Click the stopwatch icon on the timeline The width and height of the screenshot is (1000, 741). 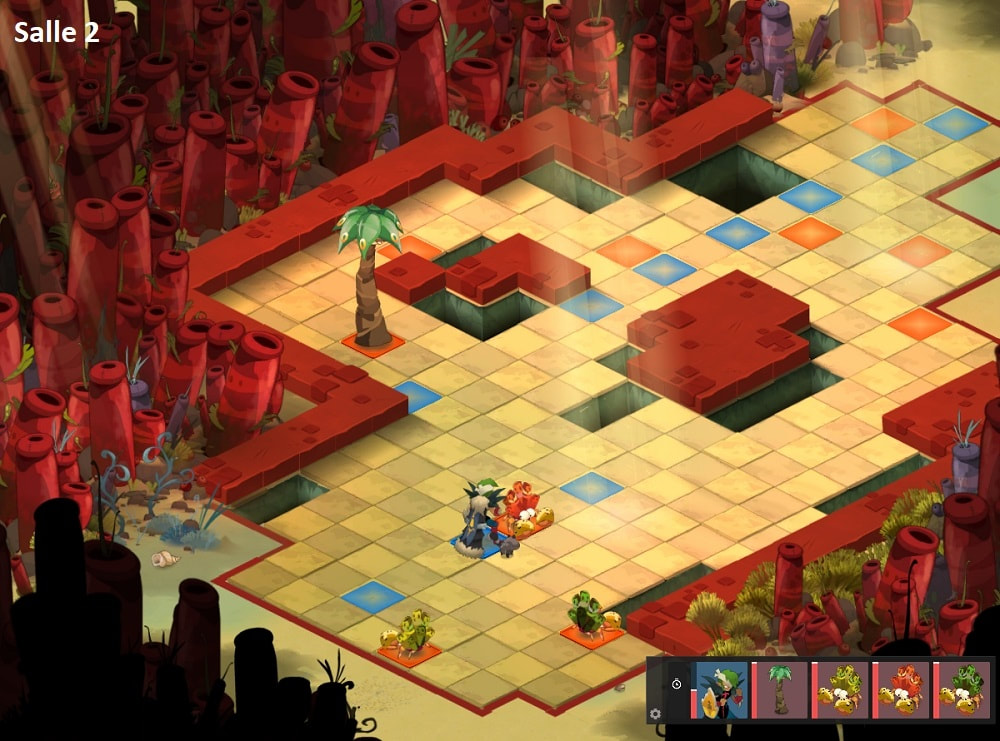[677, 684]
